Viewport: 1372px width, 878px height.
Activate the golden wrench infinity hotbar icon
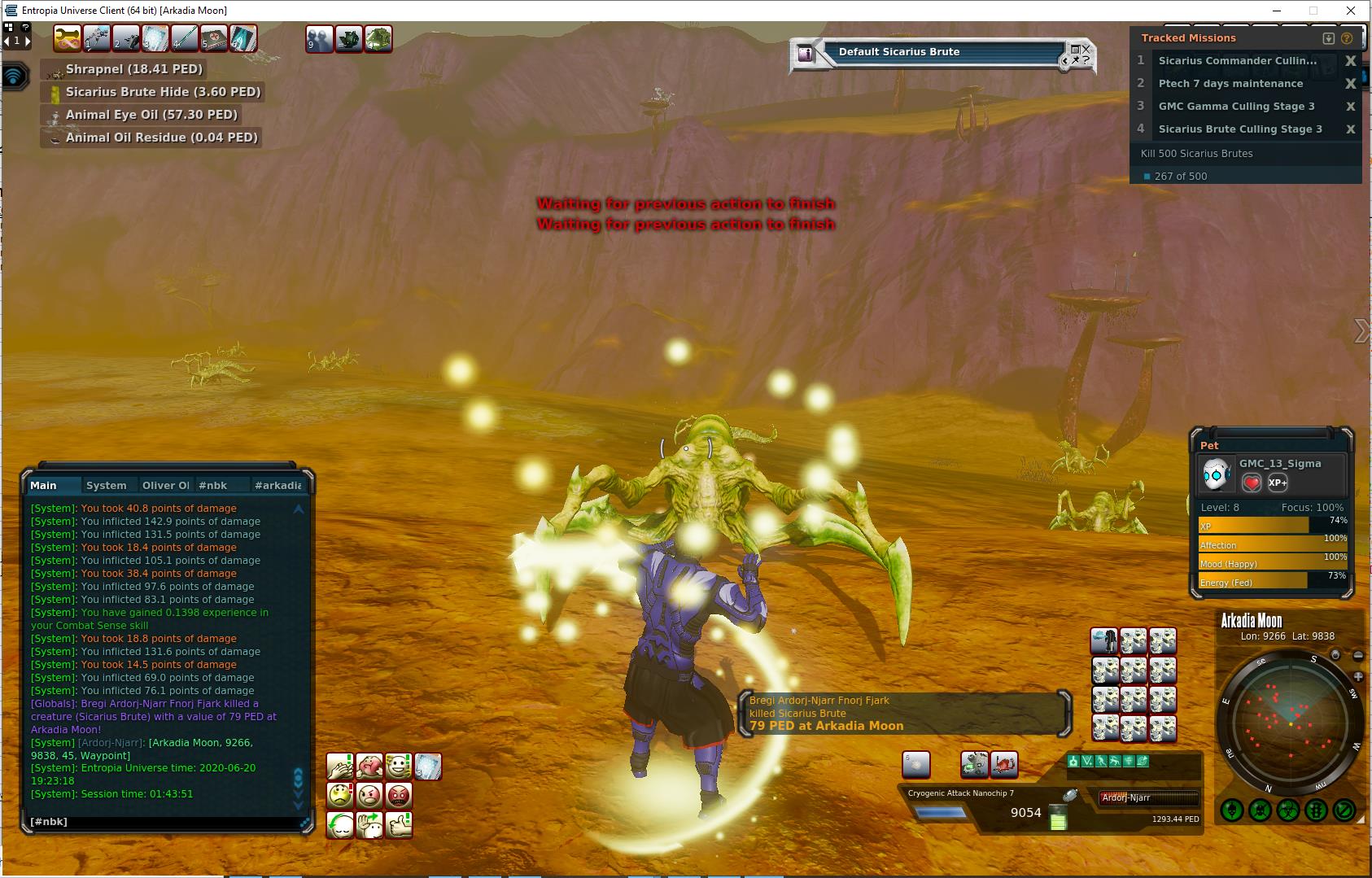(x=68, y=38)
